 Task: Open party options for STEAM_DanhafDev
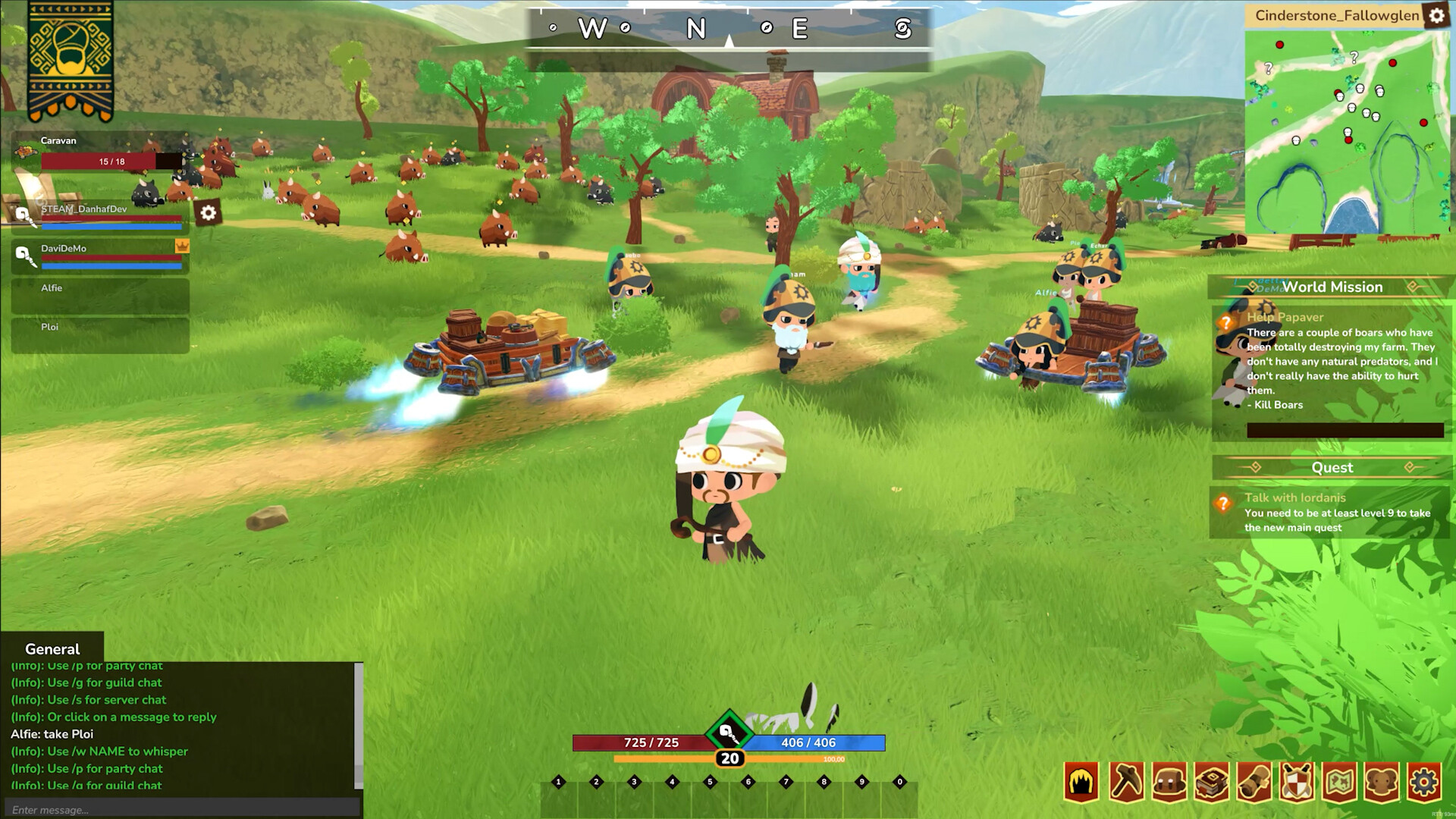pos(206,214)
